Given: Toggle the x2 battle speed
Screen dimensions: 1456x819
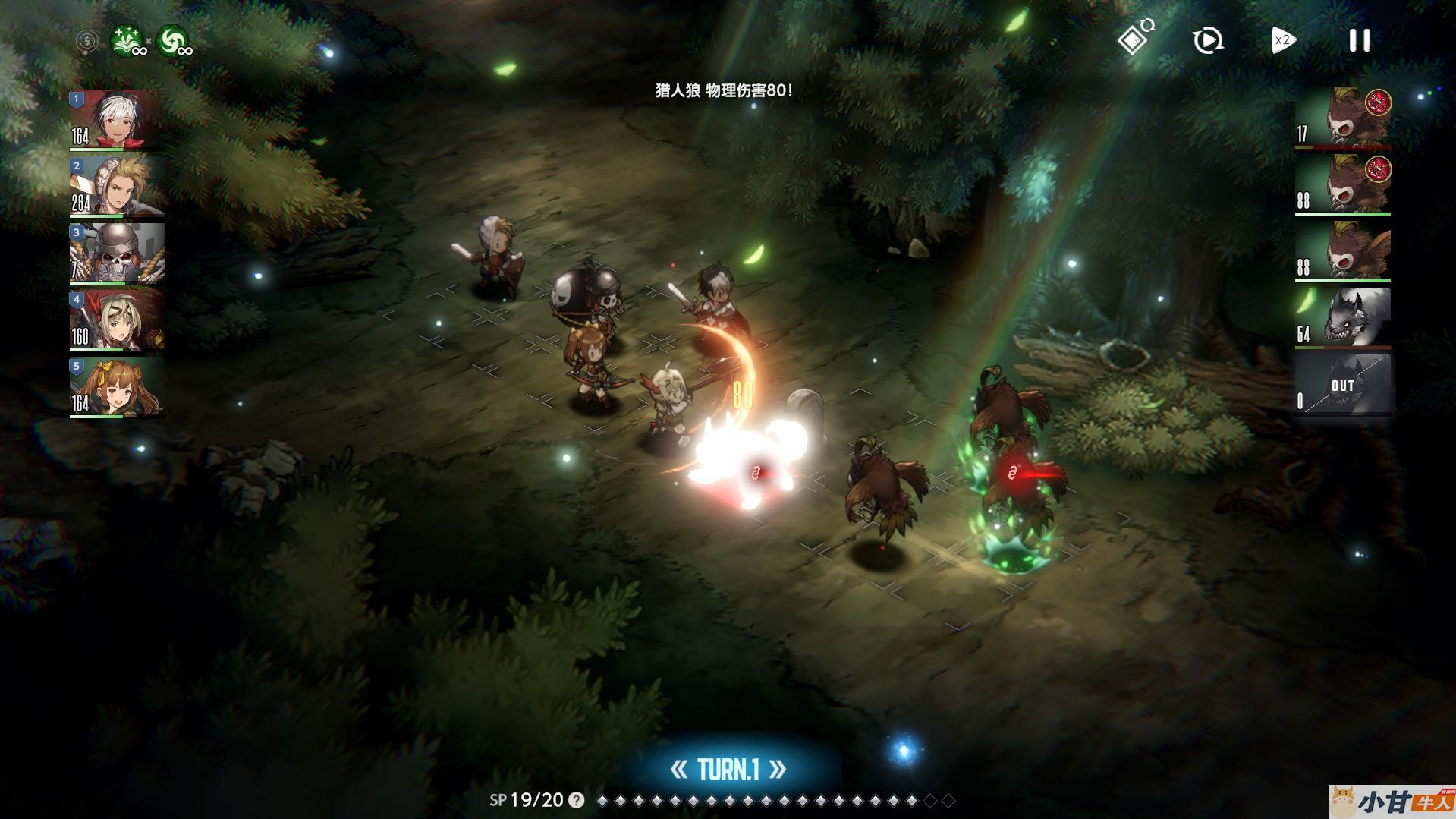Looking at the screenshot, I should [1282, 40].
